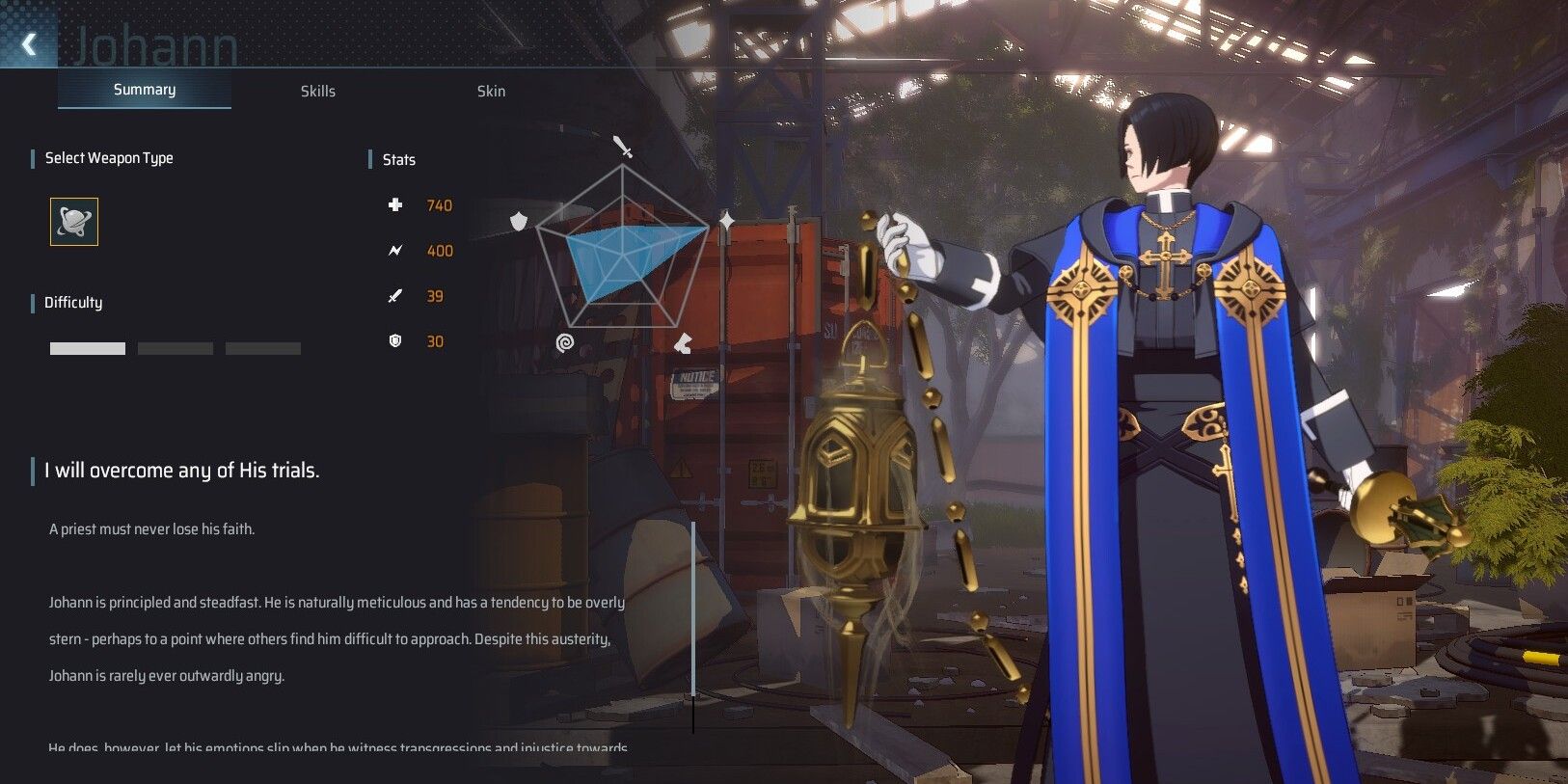Click the first Difficulty bar segment

87,347
